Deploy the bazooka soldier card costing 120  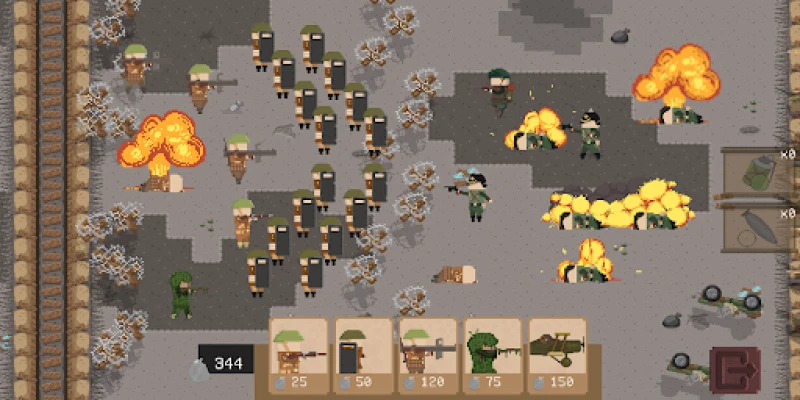428,354
